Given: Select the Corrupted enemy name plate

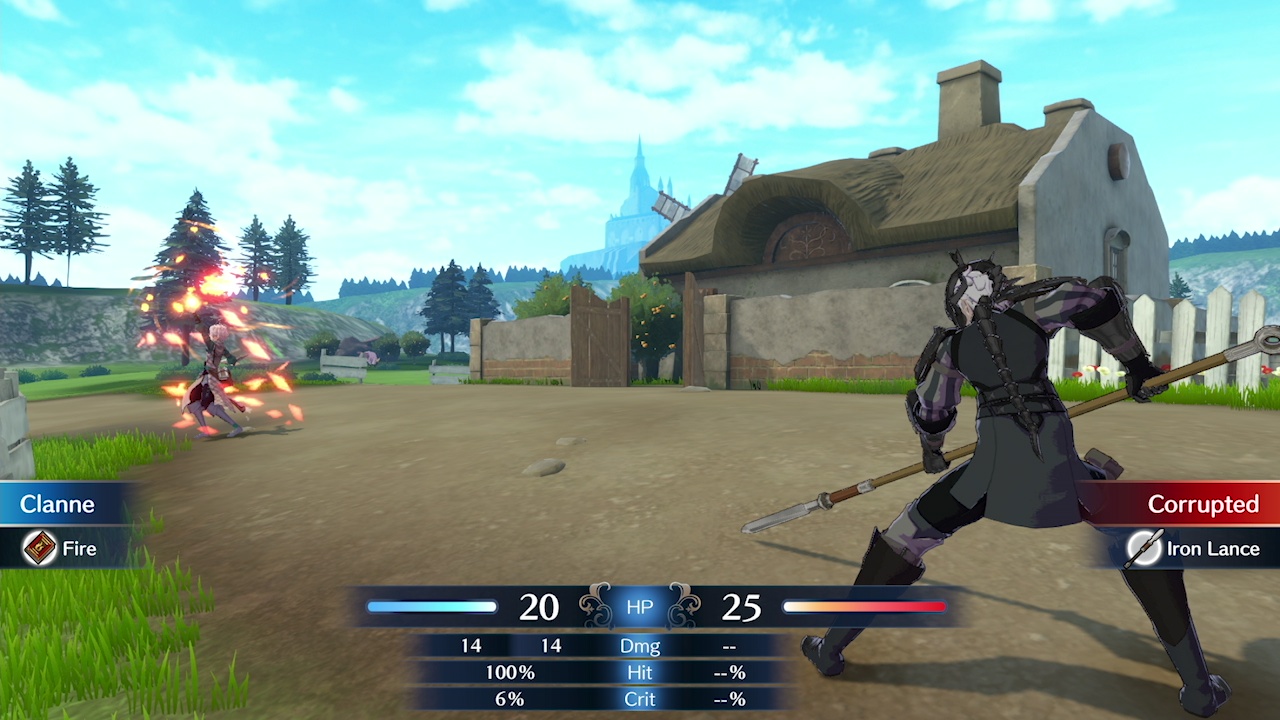Looking at the screenshot, I should 1200,504.
